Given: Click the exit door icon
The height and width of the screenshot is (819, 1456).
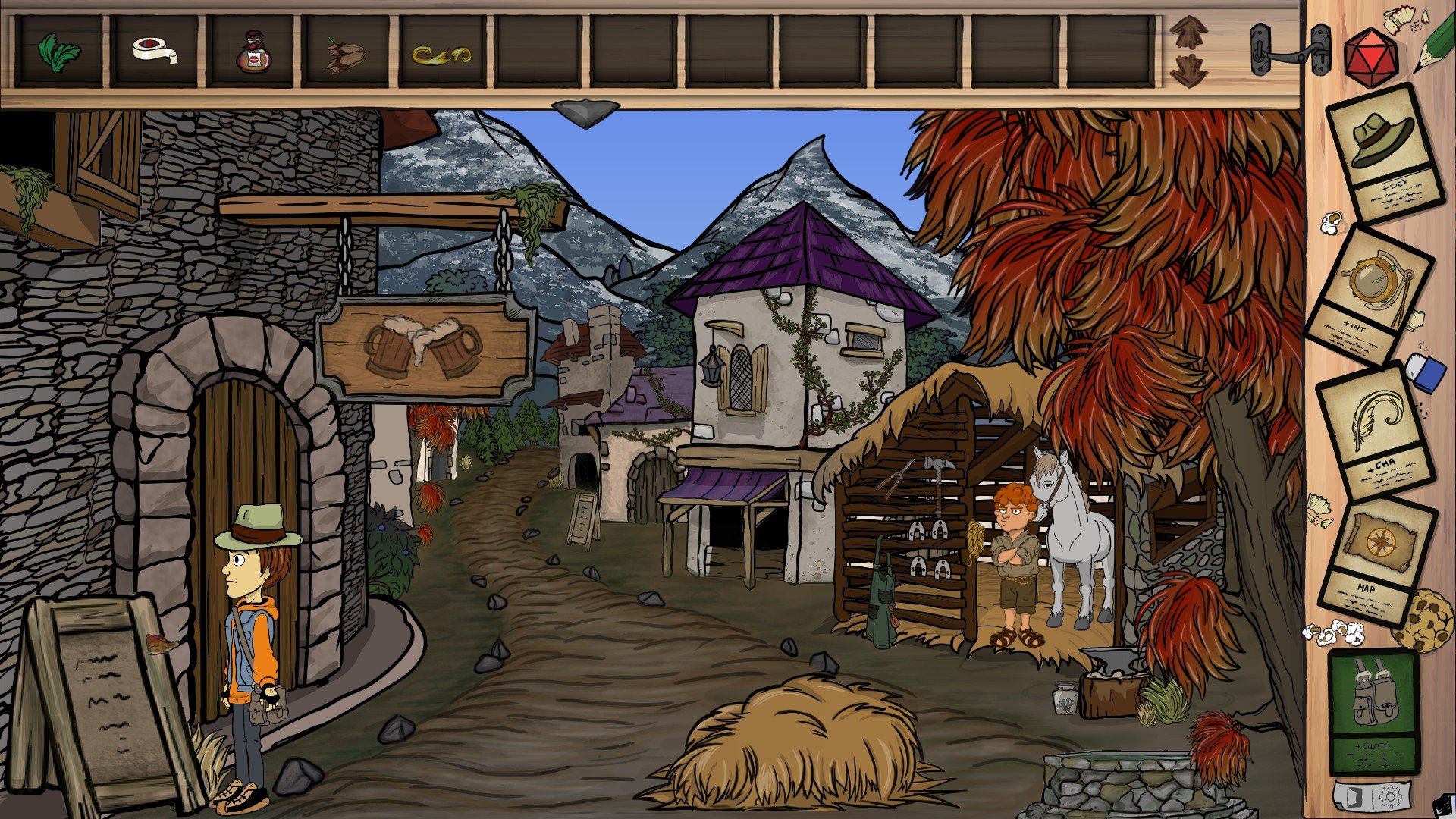Looking at the screenshot, I should [x=1357, y=797].
